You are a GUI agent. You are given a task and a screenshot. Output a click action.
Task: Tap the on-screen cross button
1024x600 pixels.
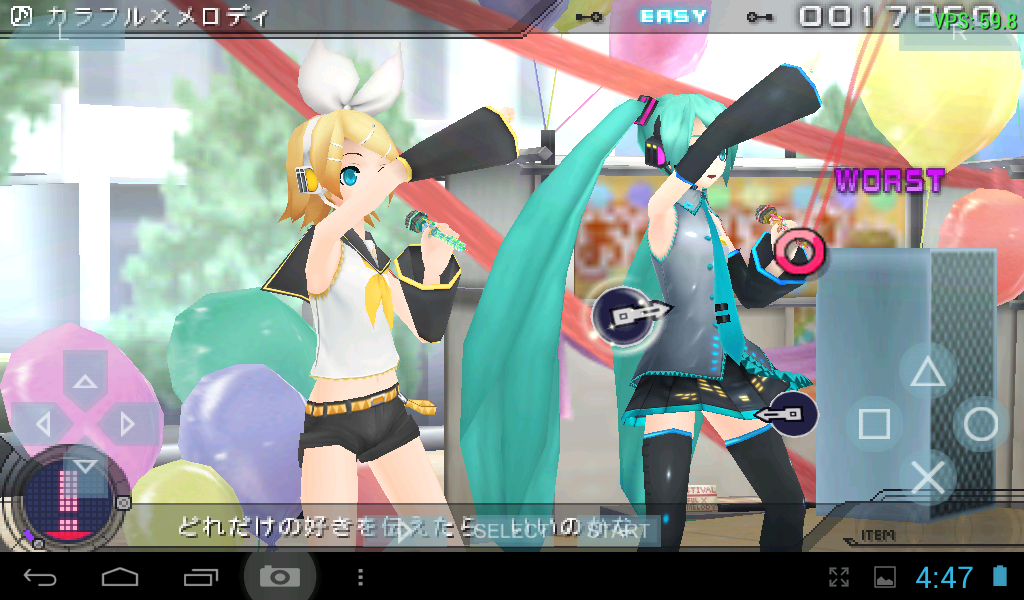coord(928,477)
